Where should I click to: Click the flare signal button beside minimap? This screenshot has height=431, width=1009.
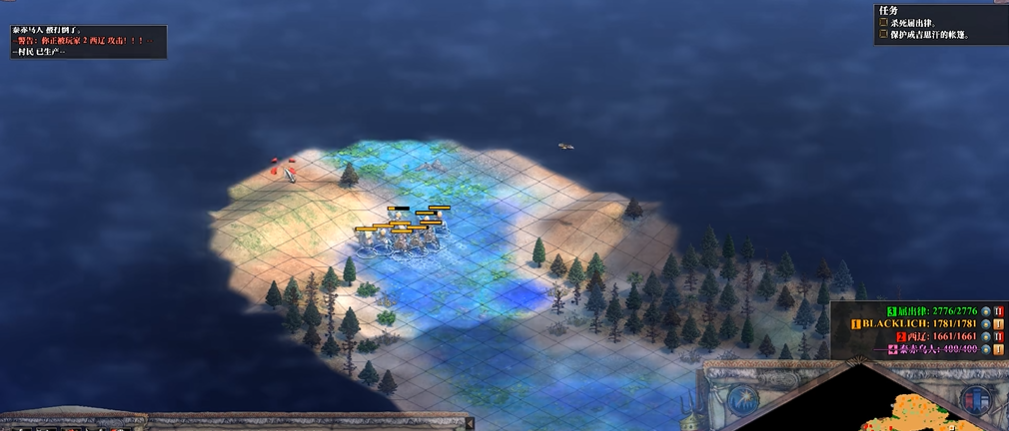(741, 399)
